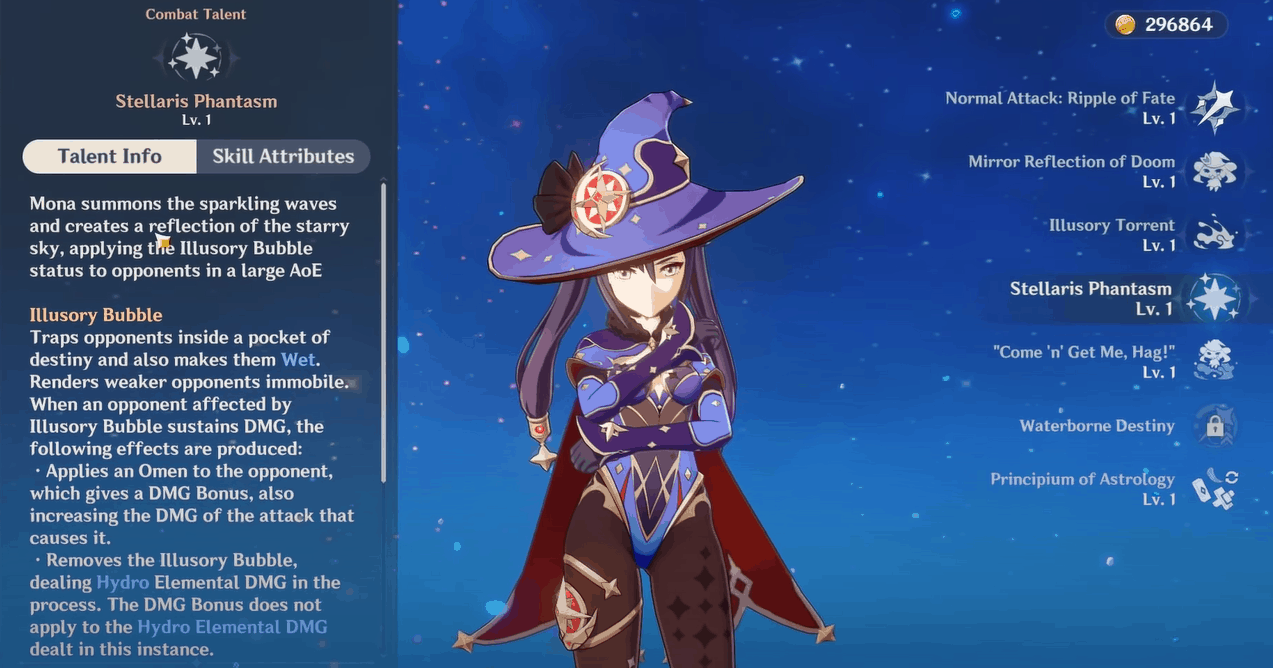This screenshot has width=1273, height=668.
Task: Select the Stellaris Phantasm talent entry
Action: pos(1215,298)
